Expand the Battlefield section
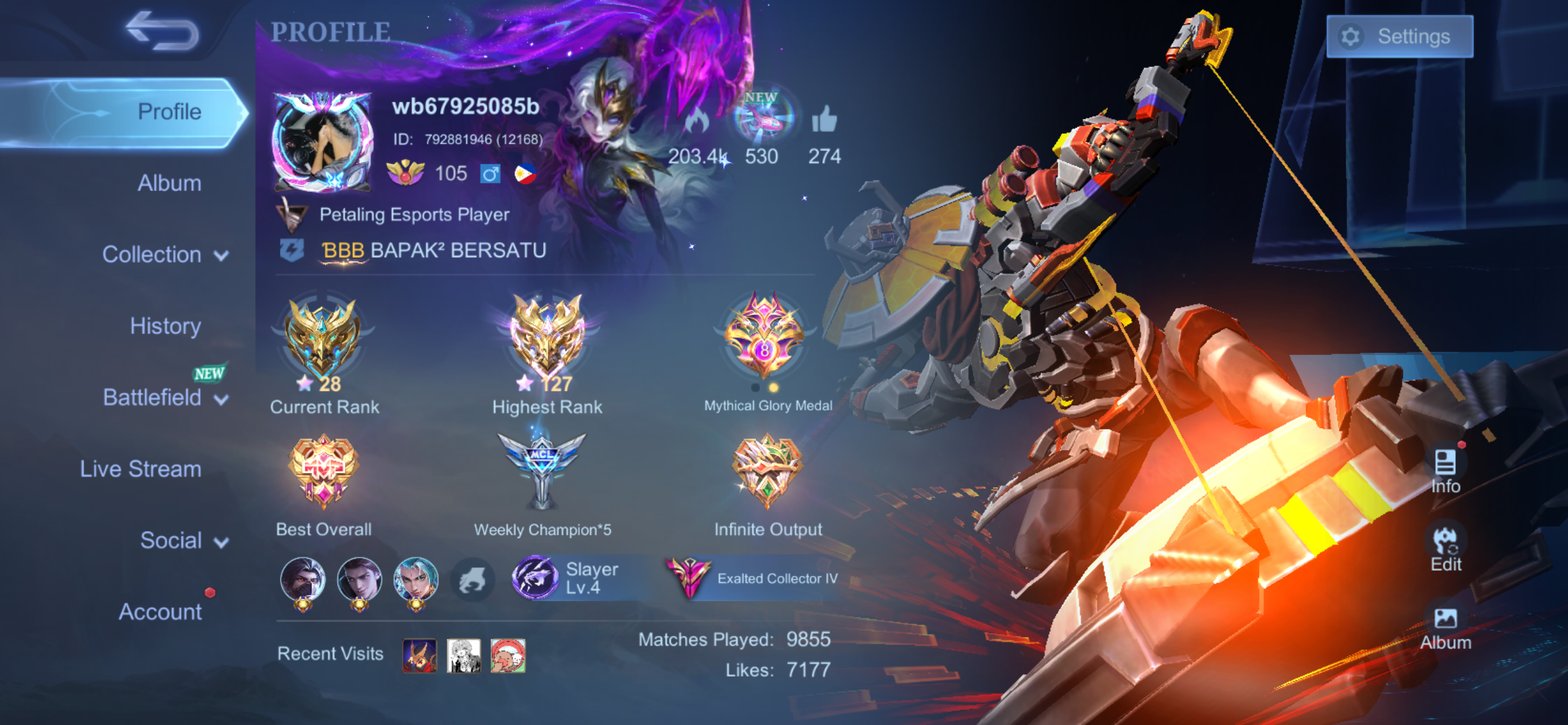The image size is (1568, 725). point(165,398)
